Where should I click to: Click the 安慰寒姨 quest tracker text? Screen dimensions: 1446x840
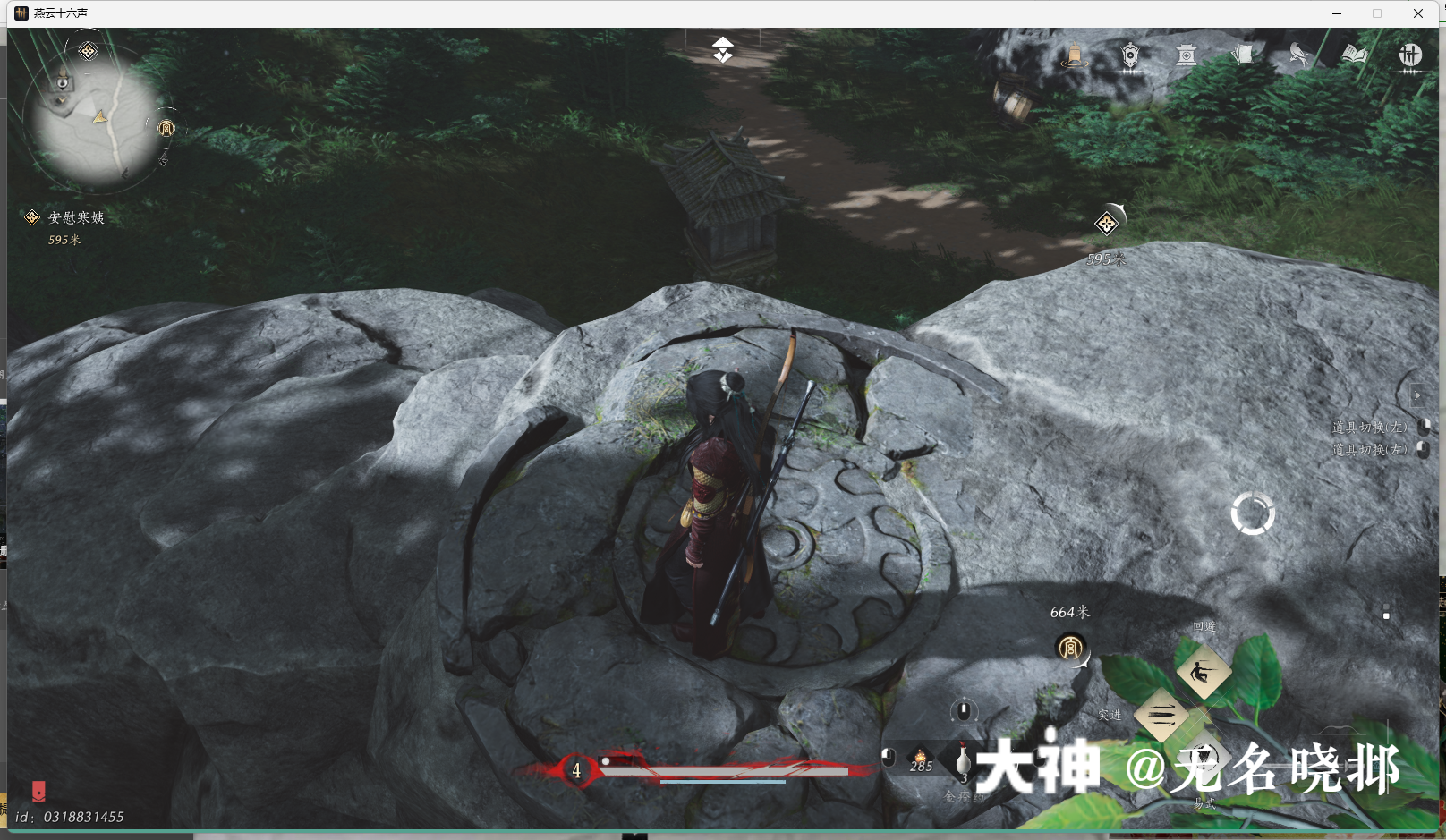(75, 217)
